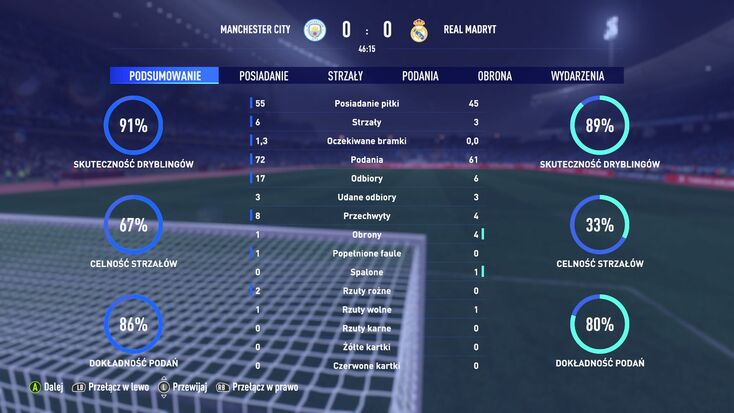Image resolution: width=734 pixels, height=413 pixels.
Task: Open the Wydarzenia tab
Action: 577,75
